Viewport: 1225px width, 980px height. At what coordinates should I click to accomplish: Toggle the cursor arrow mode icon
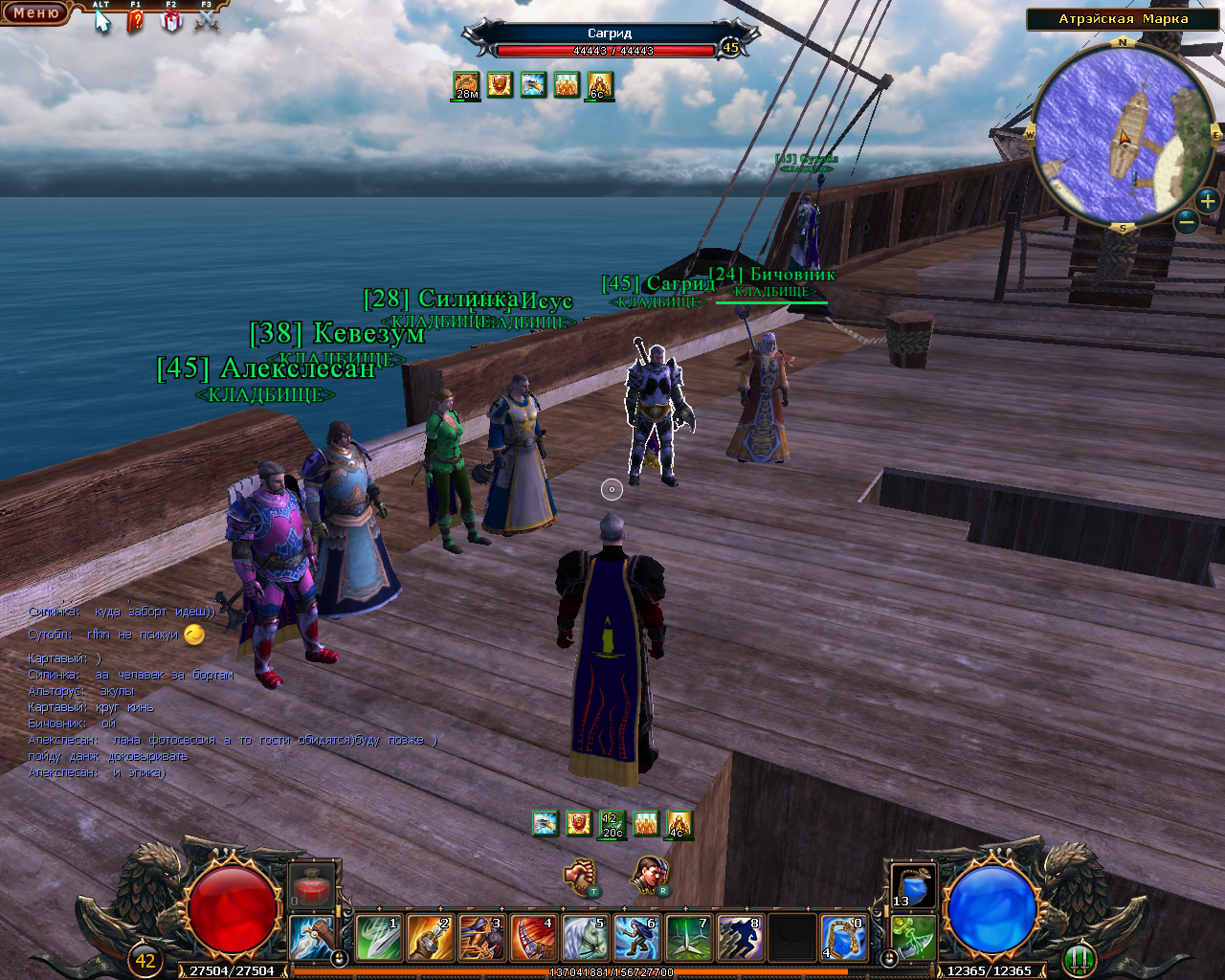coord(101,20)
